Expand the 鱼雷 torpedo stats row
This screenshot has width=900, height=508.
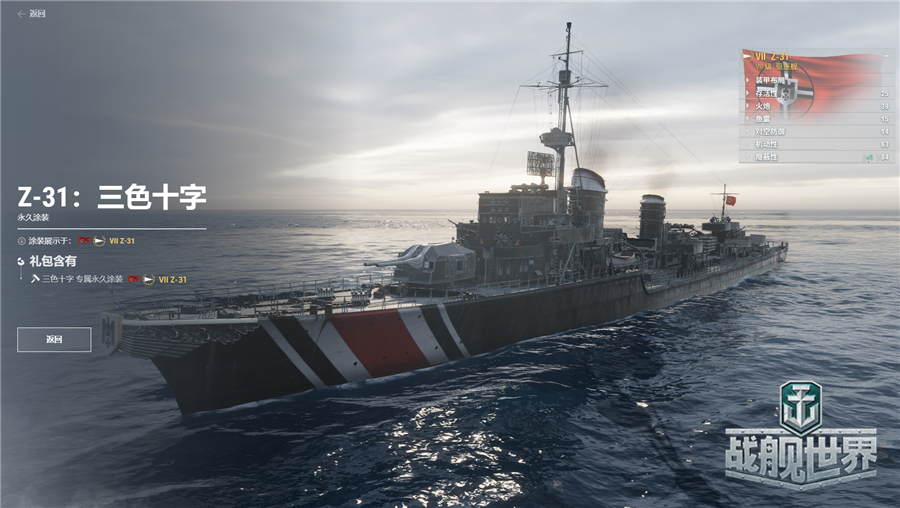[x=768, y=118]
